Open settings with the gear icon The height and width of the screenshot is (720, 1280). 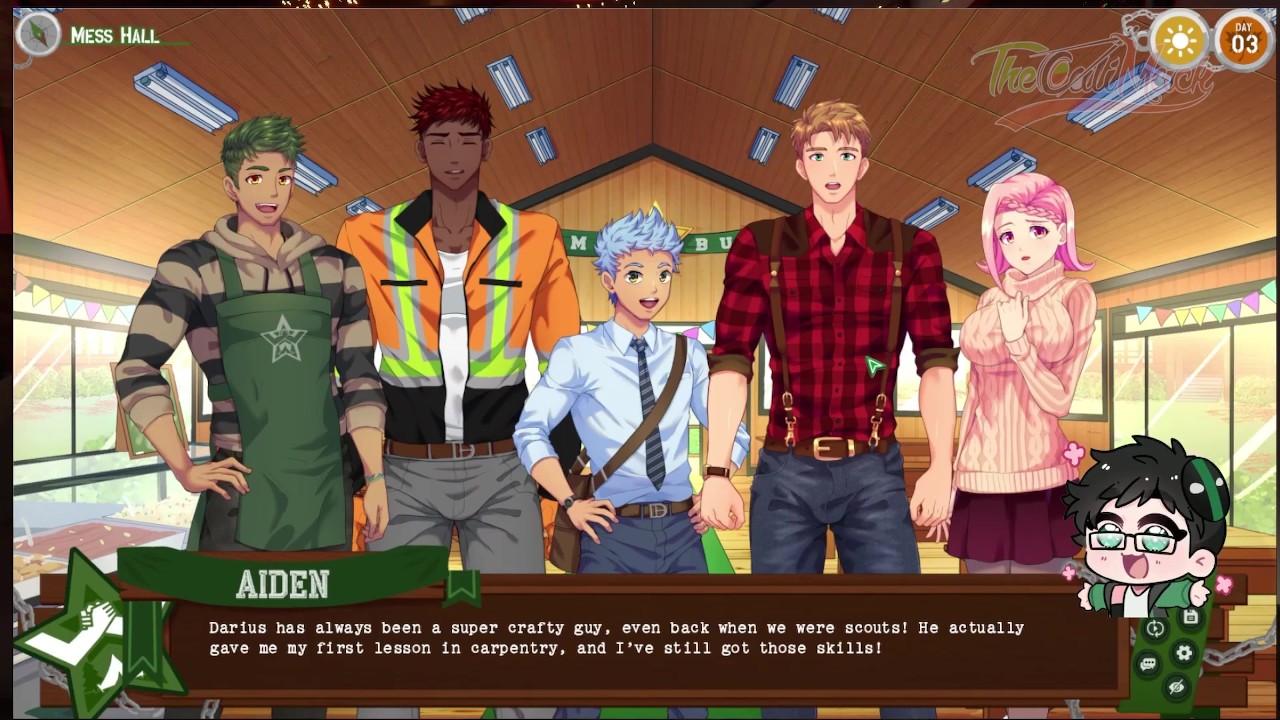pyautogui.click(x=1184, y=653)
